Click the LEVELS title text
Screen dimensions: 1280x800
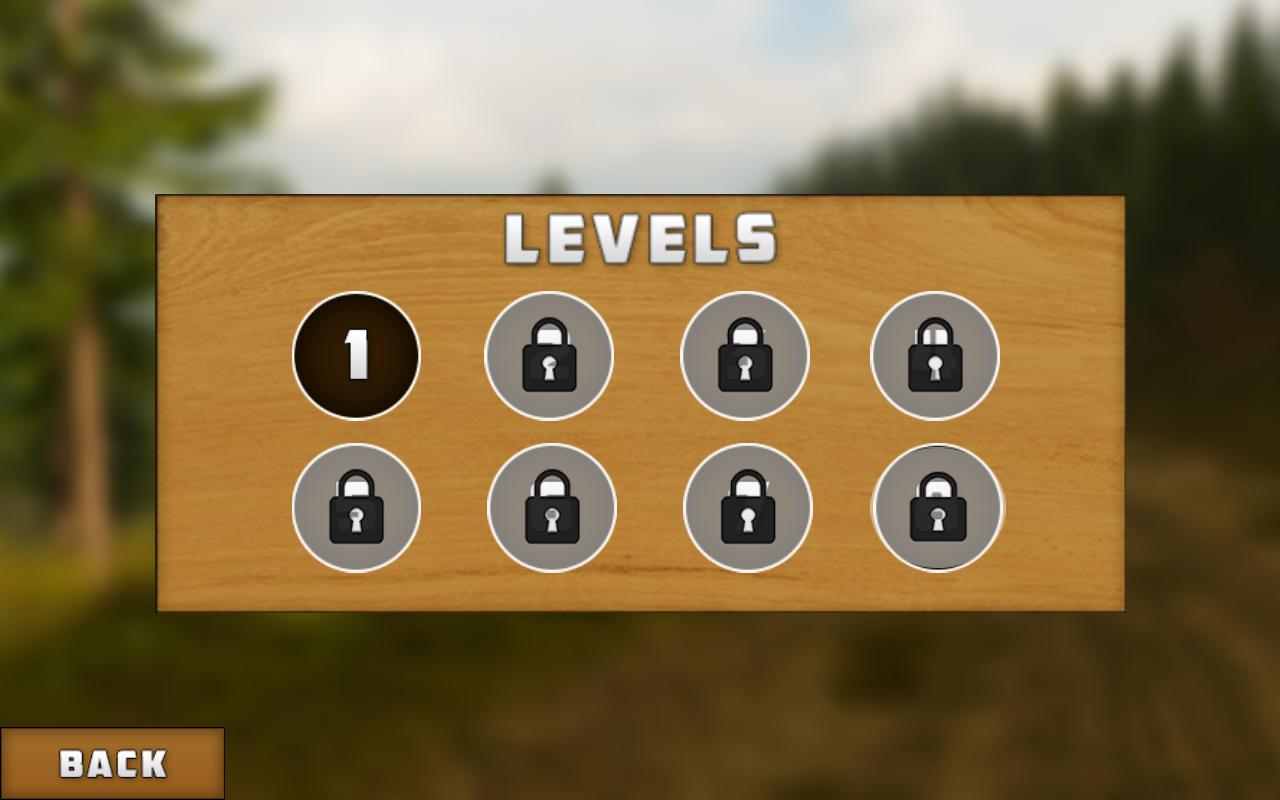[x=645, y=238]
